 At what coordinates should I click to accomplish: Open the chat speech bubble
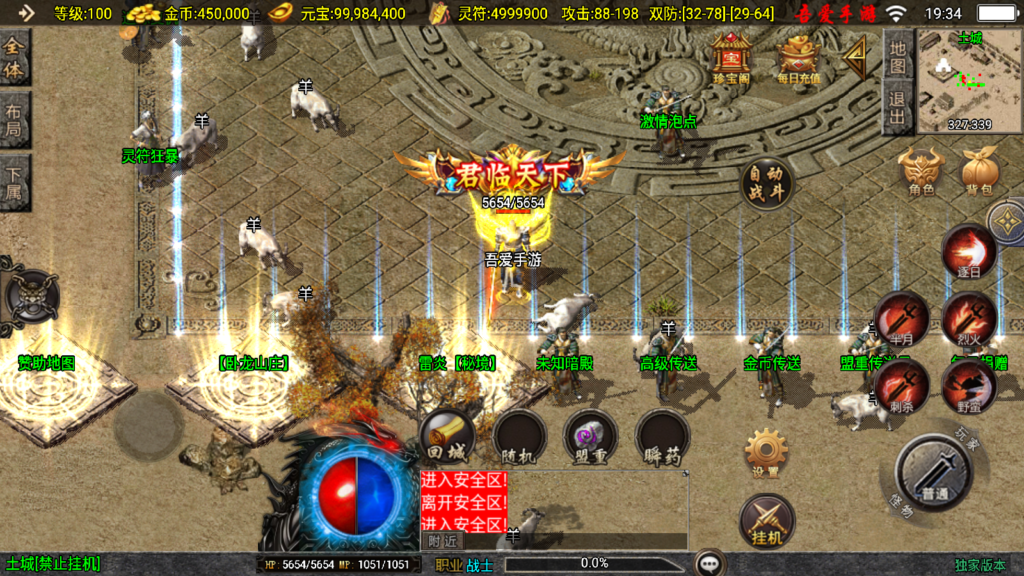click(x=711, y=564)
